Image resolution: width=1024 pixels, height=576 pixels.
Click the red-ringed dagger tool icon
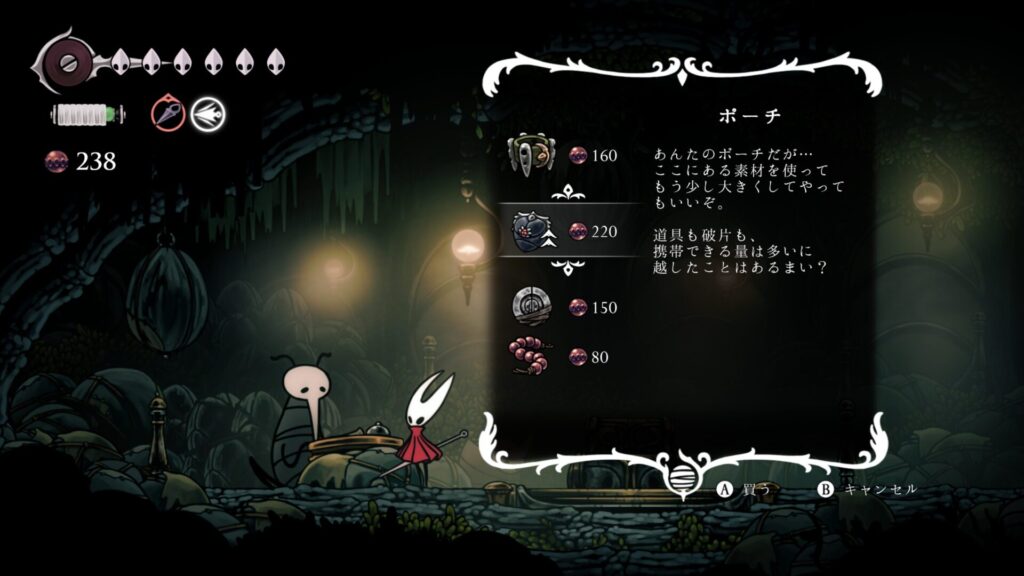click(169, 114)
